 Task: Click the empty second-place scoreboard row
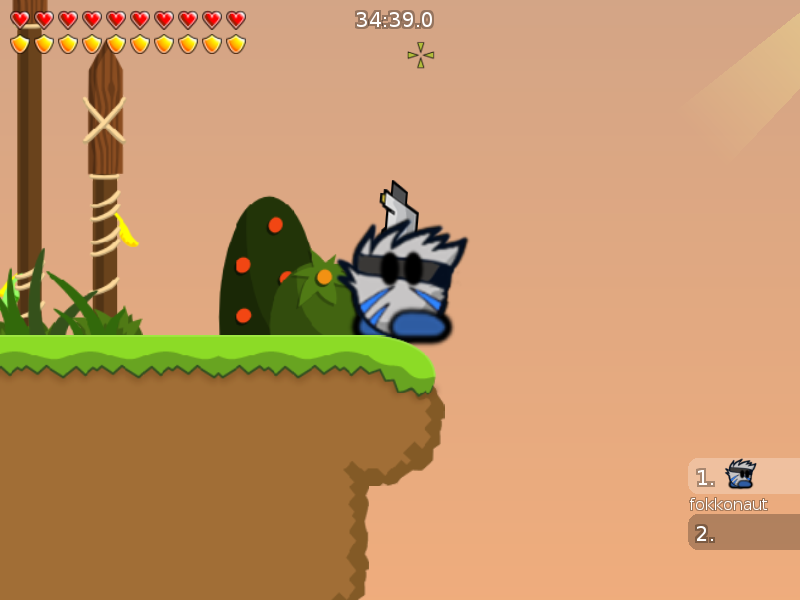744,533
